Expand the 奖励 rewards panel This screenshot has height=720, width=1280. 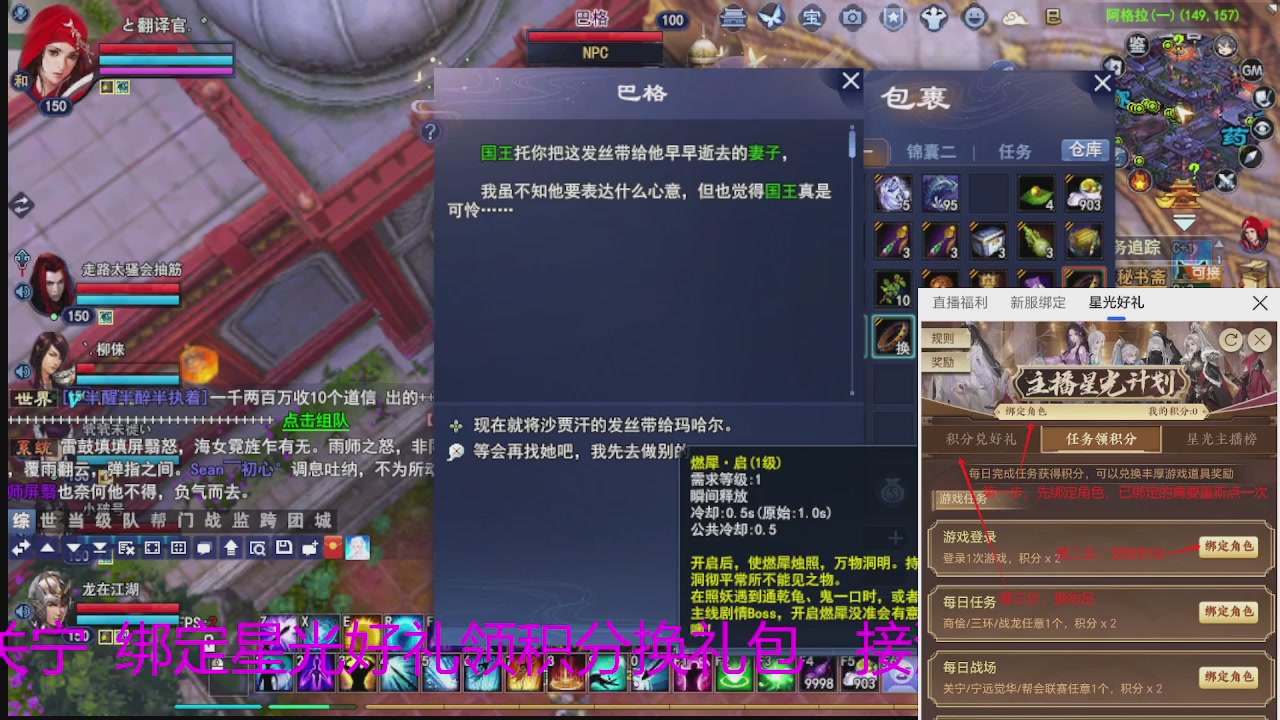pyautogui.click(x=944, y=363)
